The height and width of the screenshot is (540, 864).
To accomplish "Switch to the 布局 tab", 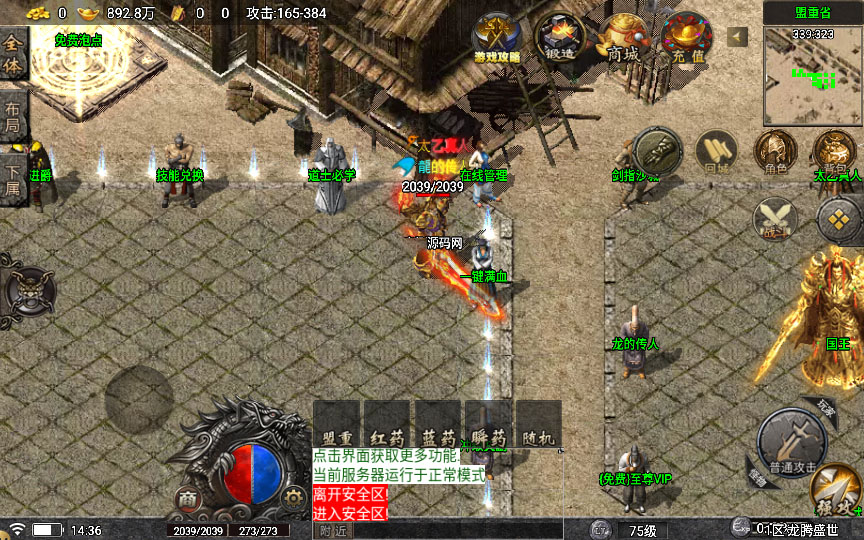I will (x=14, y=118).
